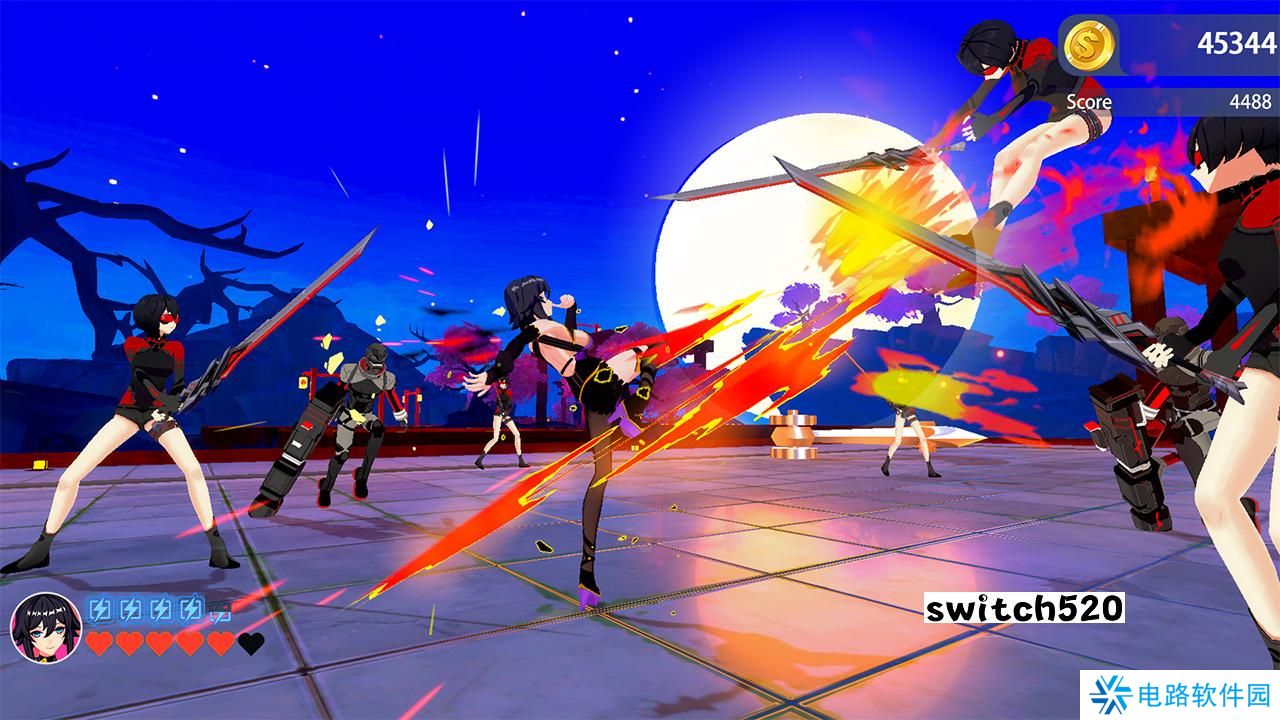
Task: Click the last filled red heart icon
Action: point(218,643)
